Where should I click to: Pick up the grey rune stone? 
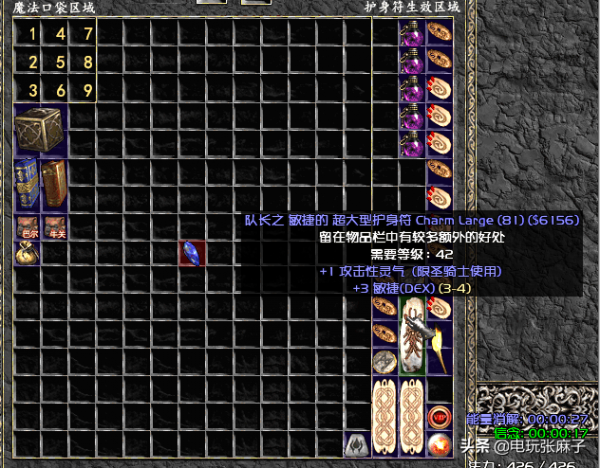[355, 443]
